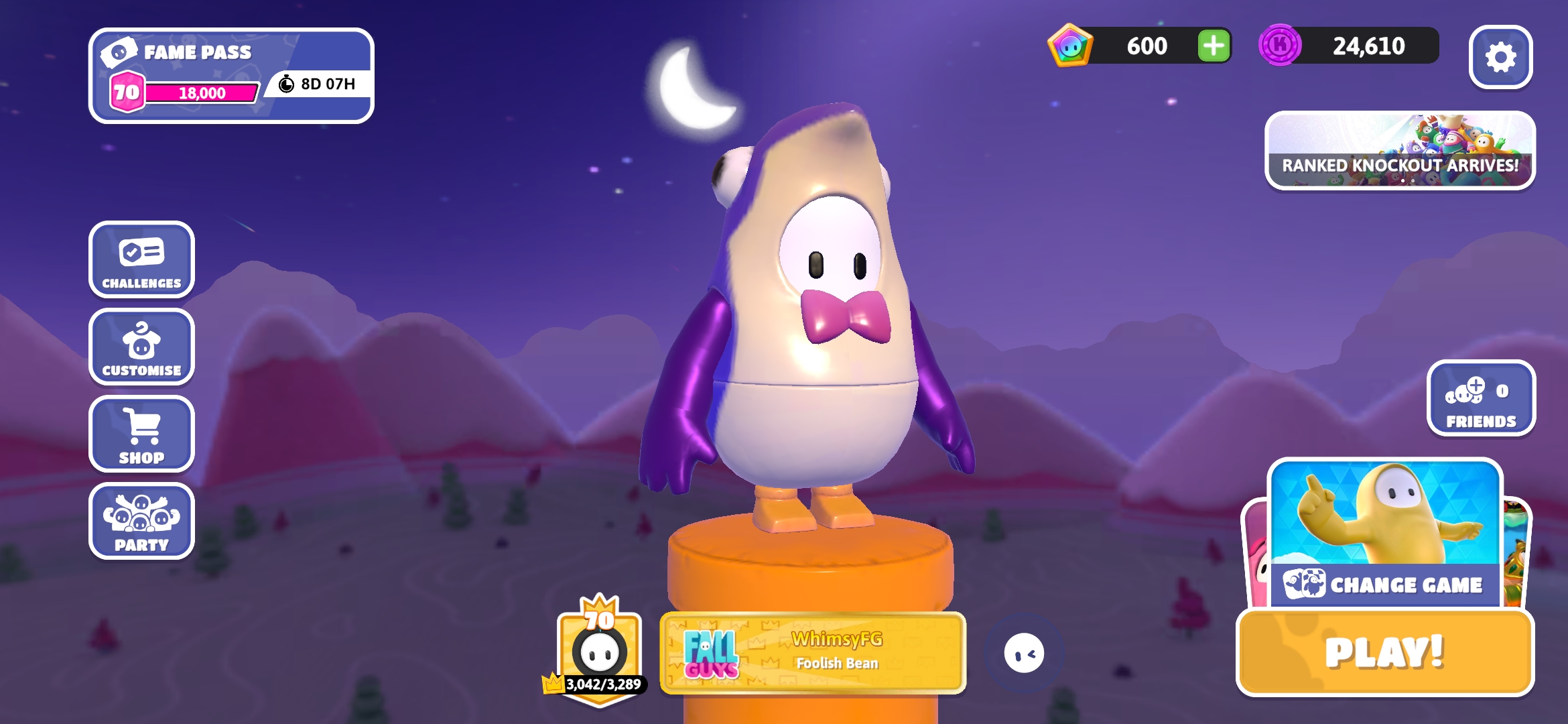Image resolution: width=1568 pixels, height=724 pixels.
Task: Open settings with the gear icon
Action: [x=1500, y=58]
